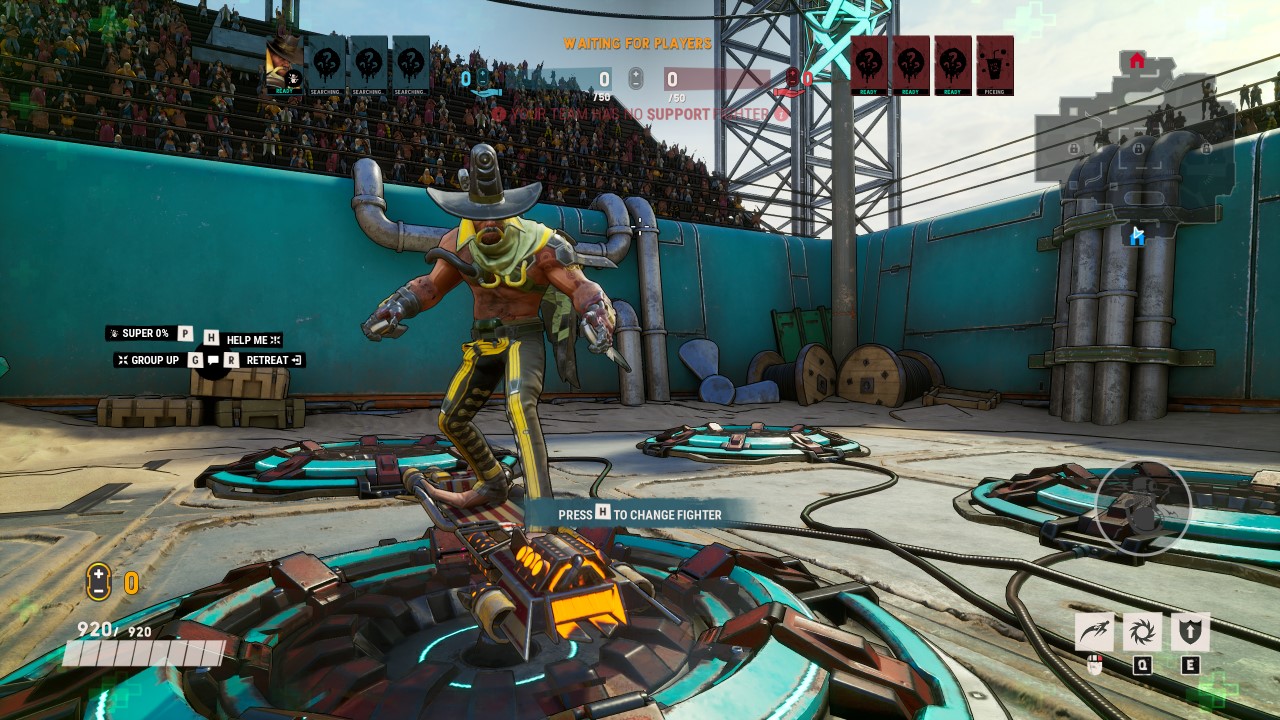Click the red enemy base marker on minimap
Screen dimensions: 1280x720
coord(1137,61)
